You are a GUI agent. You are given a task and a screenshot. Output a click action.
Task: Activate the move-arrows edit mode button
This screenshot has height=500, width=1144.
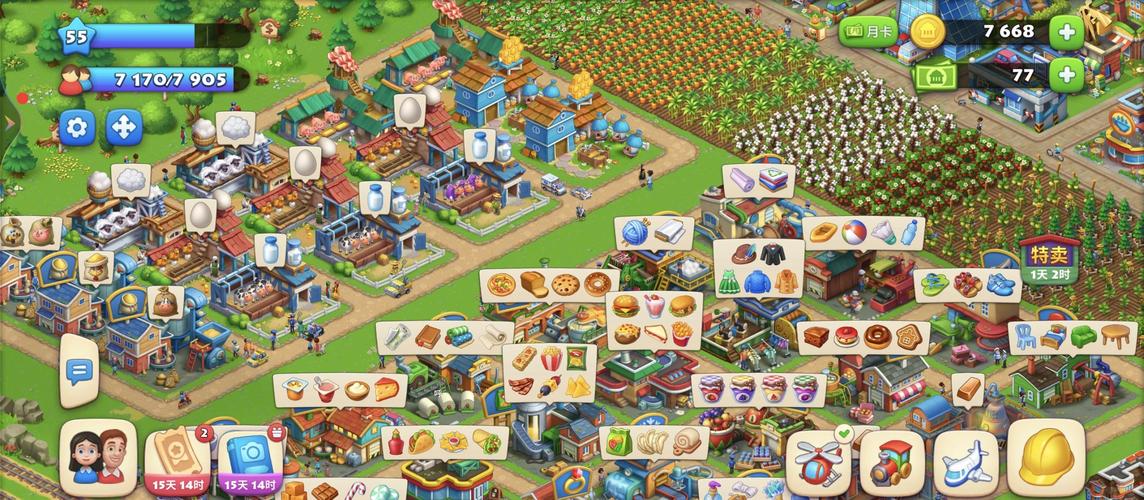pos(125,127)
